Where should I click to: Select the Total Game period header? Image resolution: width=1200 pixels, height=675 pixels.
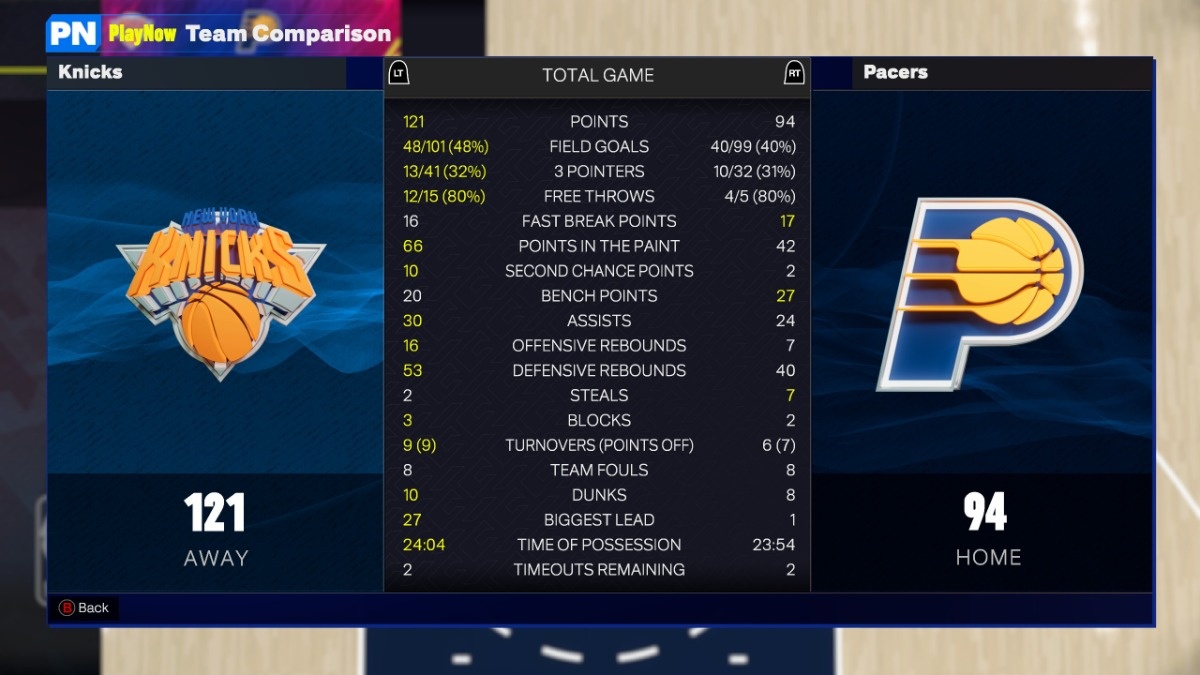(x=597, y=75)
